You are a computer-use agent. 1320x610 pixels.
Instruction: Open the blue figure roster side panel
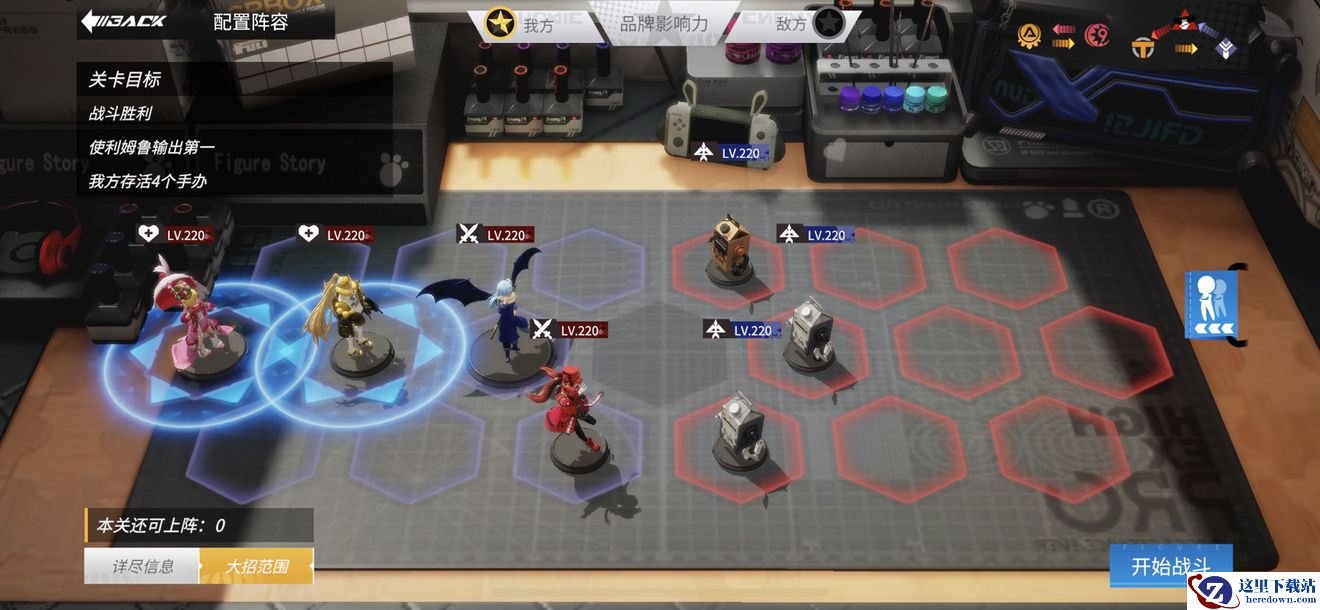pos(1211,304)
